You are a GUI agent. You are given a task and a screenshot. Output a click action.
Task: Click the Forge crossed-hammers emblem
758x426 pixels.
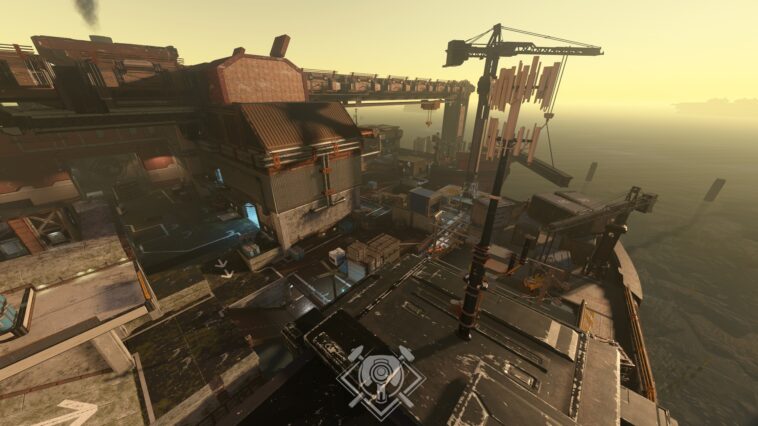click(380, 377)
